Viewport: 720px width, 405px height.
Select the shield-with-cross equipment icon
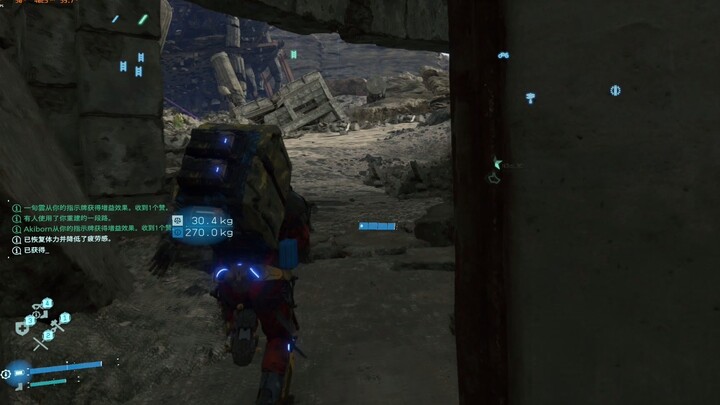pyautogui.click(x=22, y=328)
